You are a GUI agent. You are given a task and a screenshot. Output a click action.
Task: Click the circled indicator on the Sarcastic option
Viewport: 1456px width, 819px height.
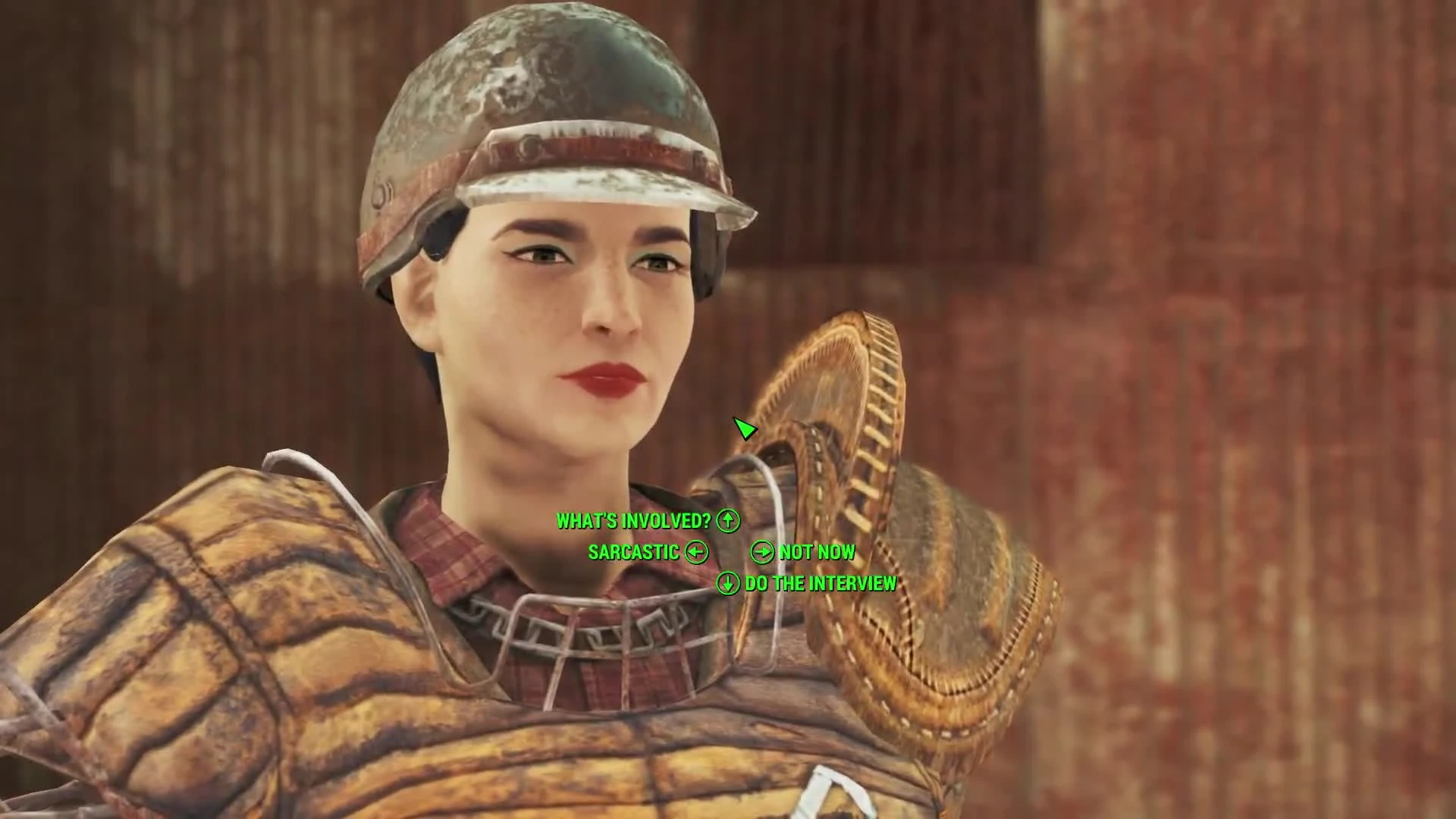(x=696, y=552)
